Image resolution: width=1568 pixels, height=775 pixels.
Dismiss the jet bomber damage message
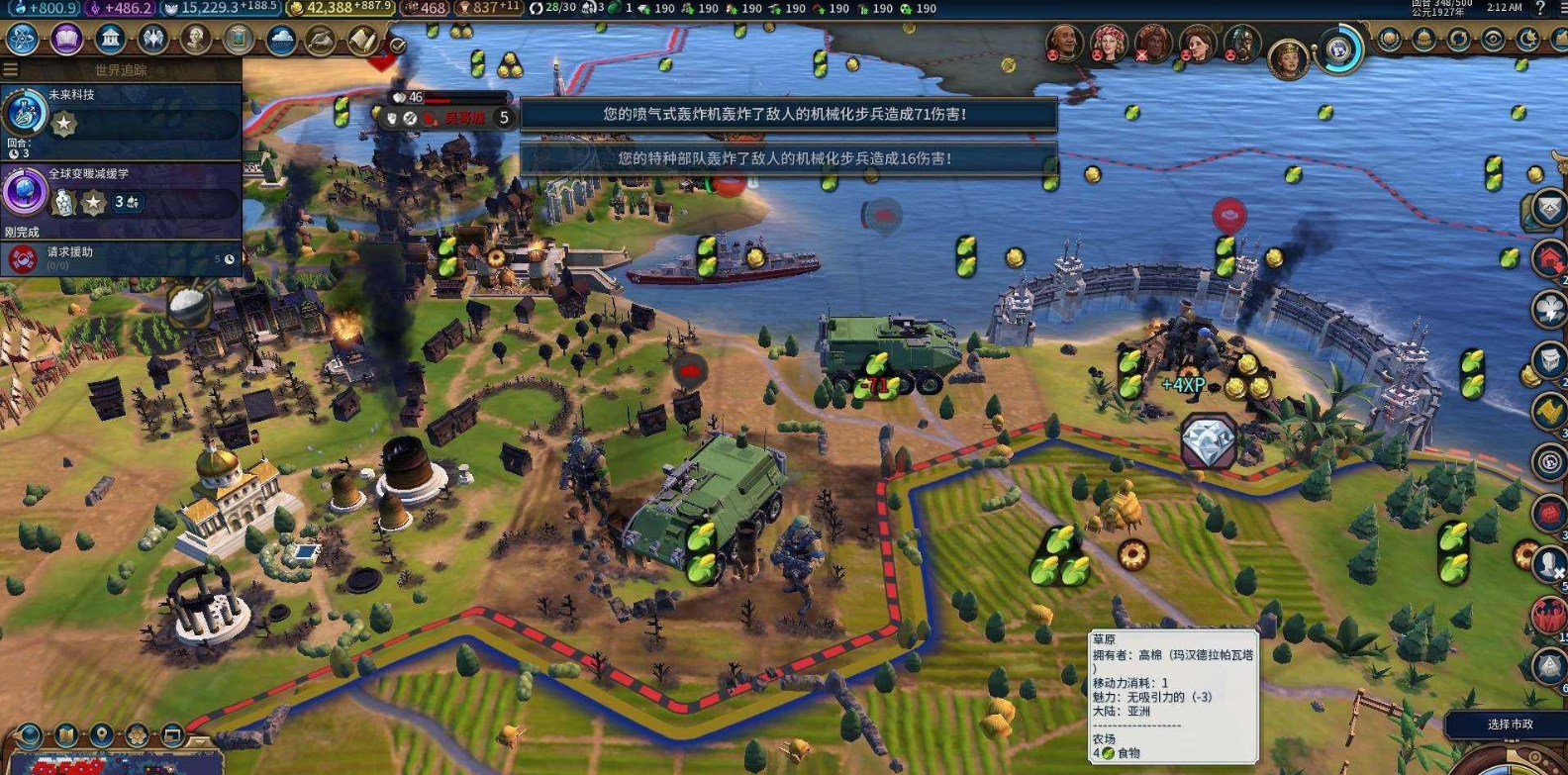pos(788,114)
